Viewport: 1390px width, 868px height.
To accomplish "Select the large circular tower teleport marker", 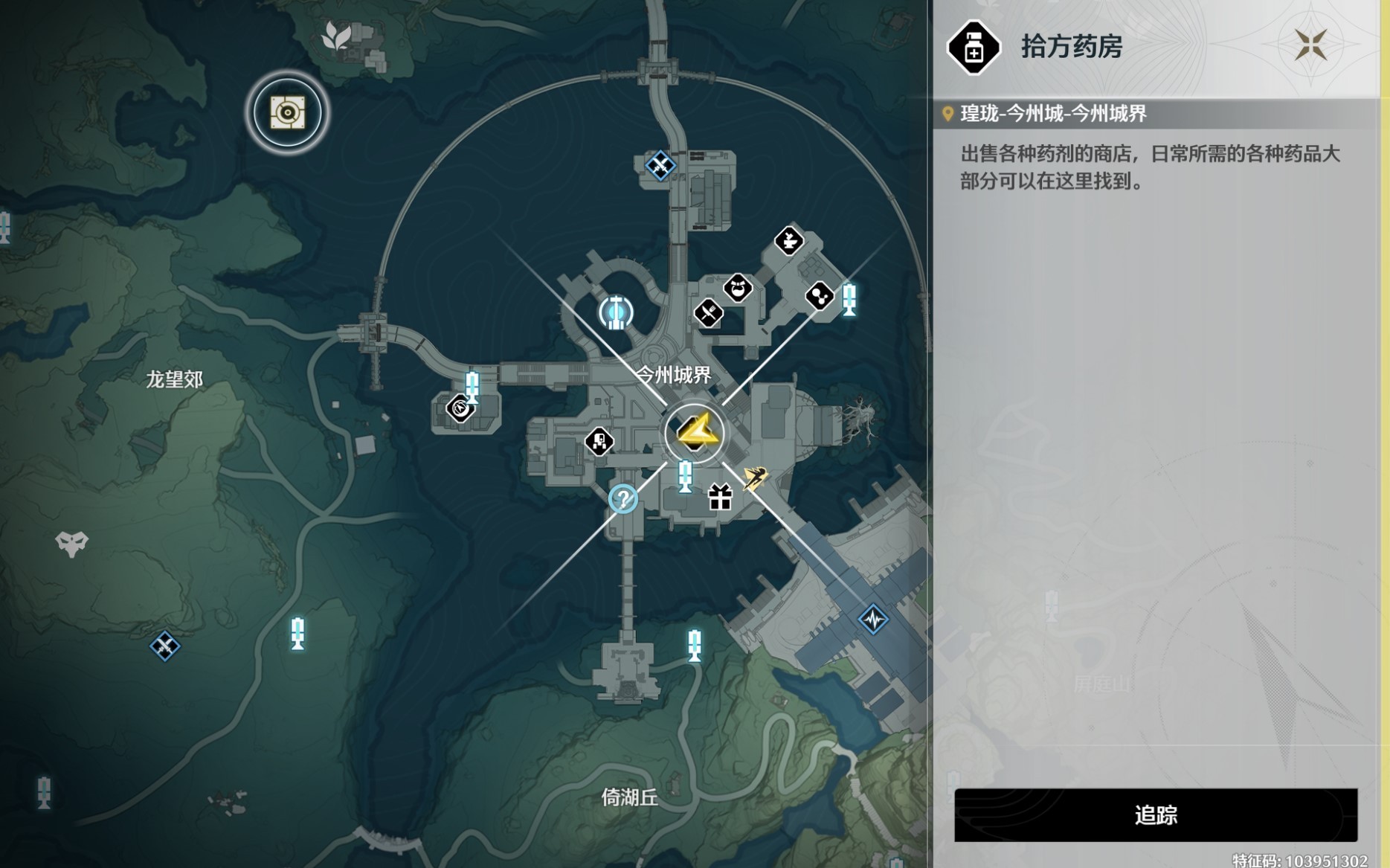I will point(616,313).
